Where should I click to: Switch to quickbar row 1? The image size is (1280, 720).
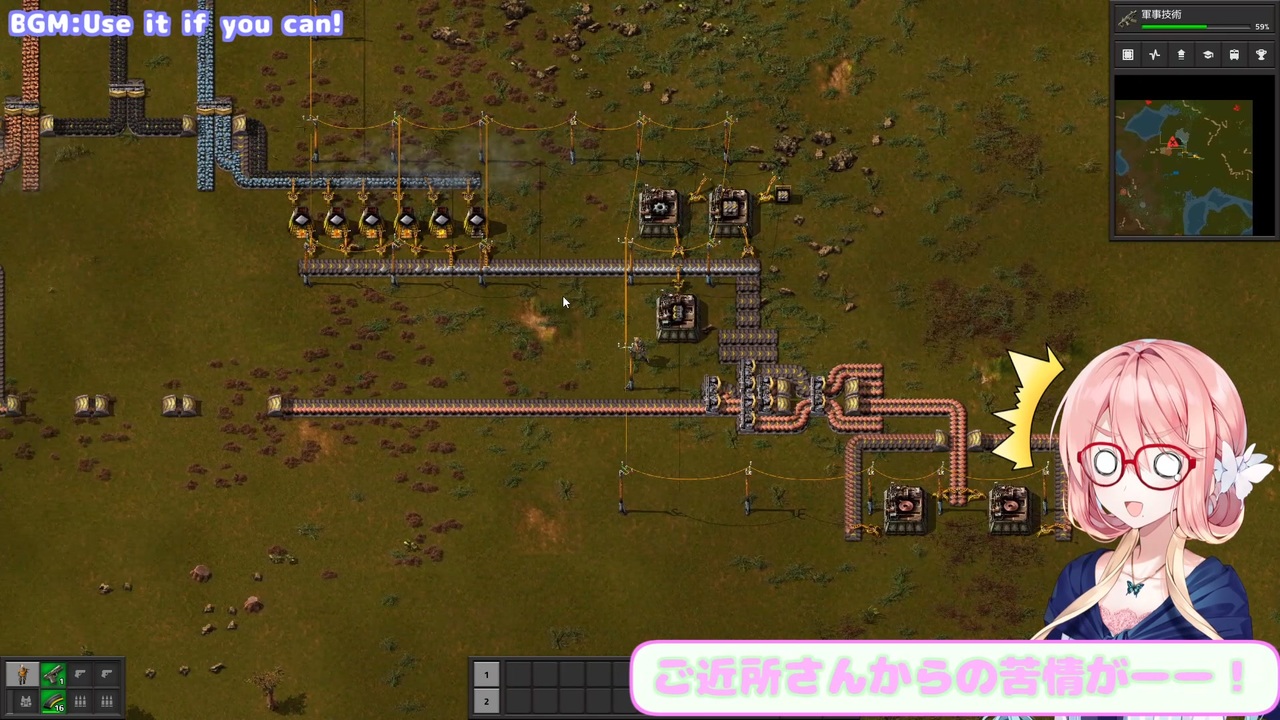click(486, 675)
